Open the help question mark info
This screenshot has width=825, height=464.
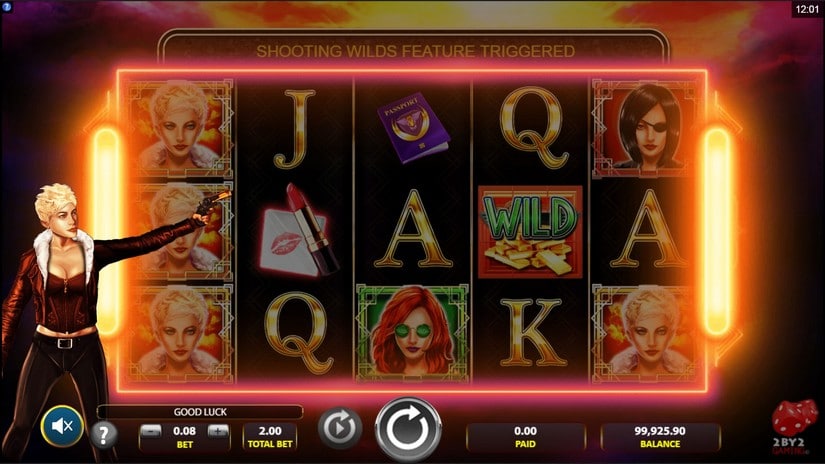click(x=104, y=434)
